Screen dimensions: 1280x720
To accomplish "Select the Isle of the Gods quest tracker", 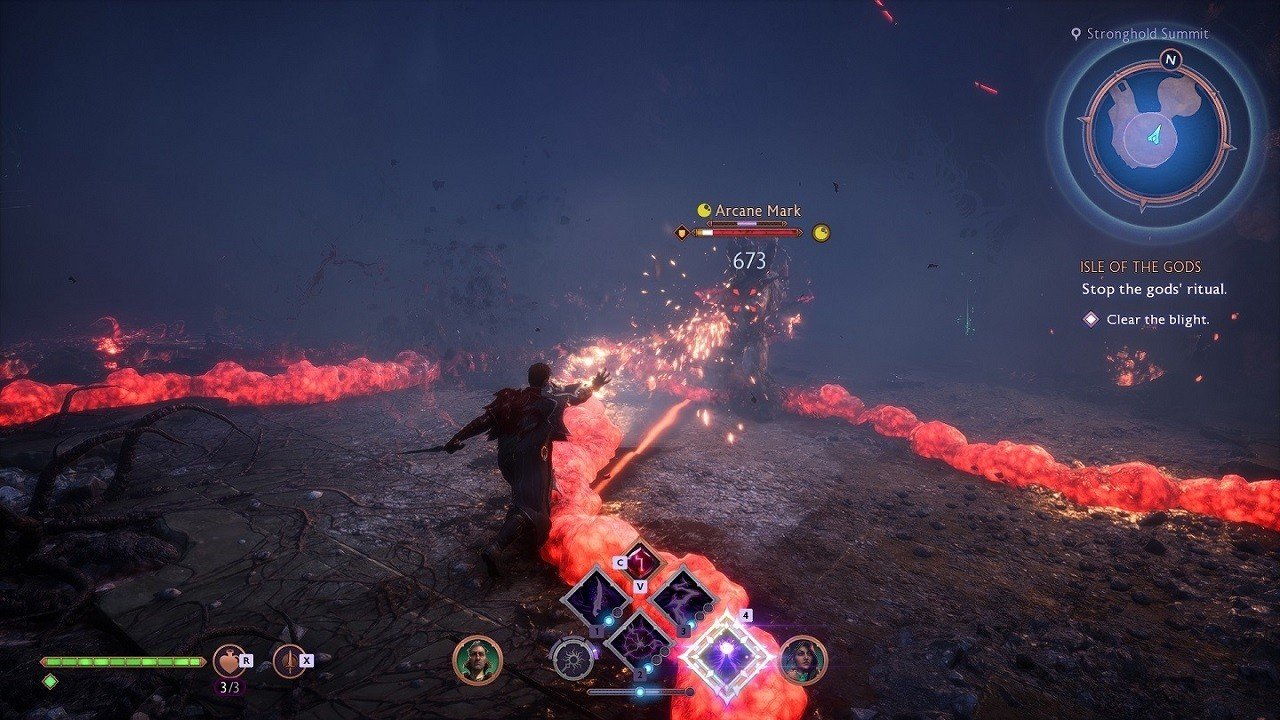I will tap(1140, 268).
